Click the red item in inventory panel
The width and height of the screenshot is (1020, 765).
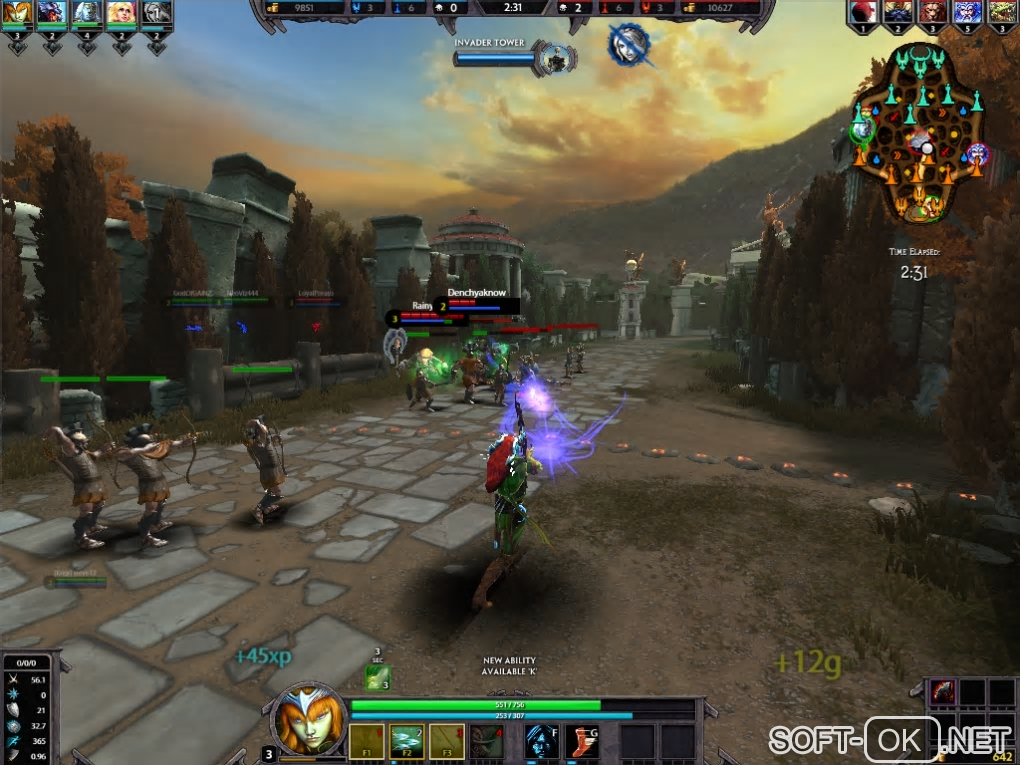pos(943,692)
